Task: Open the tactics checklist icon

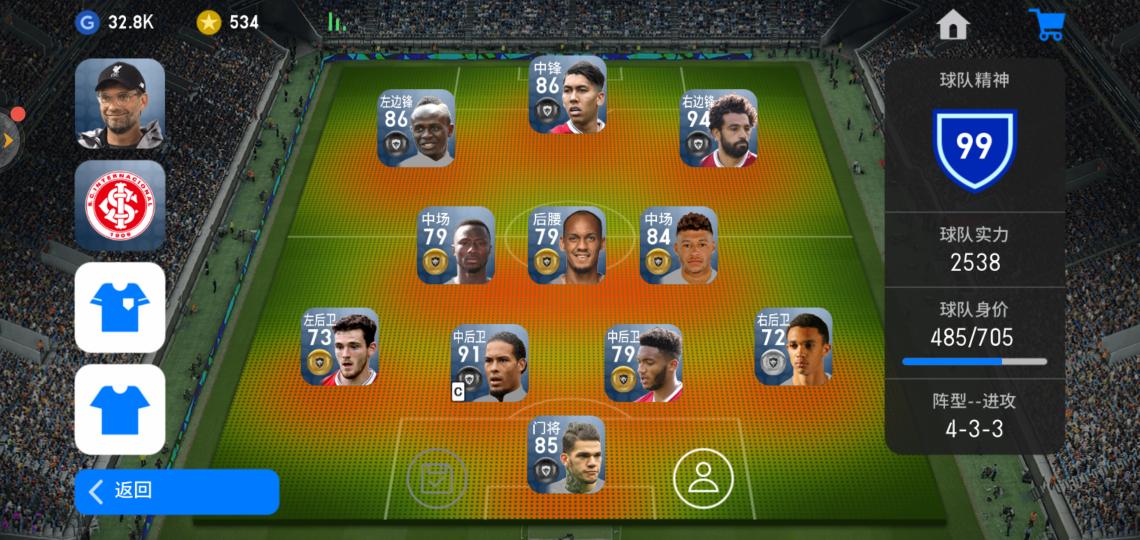Action: pos(437,479)
